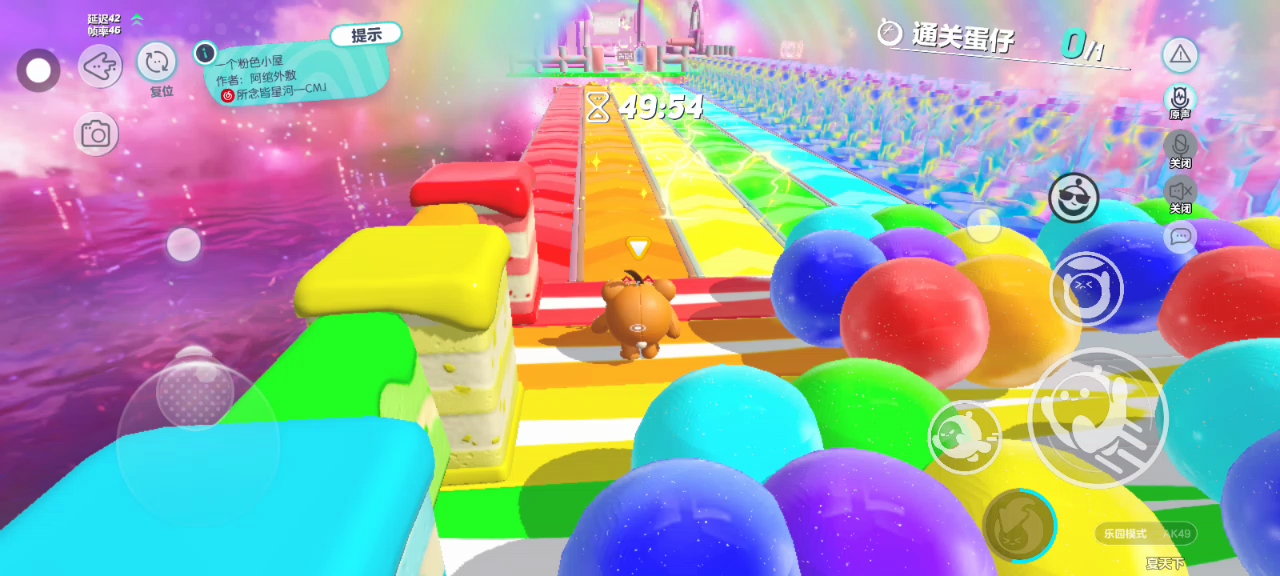Click the back arrow exit button
This screenshot has width=1280, height=576.
[x=100, y=67]
